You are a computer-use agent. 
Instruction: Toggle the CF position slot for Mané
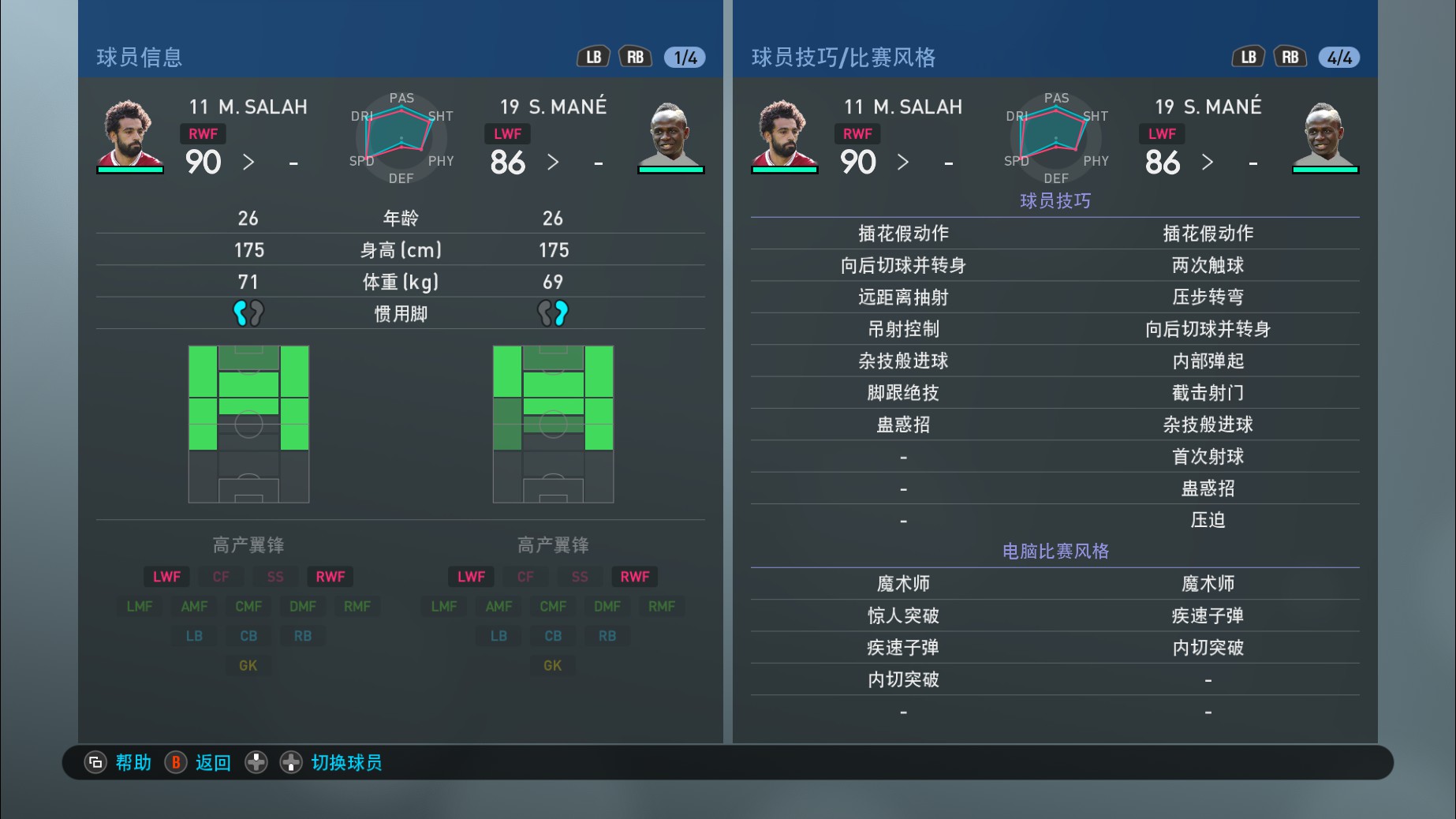click(525, 576)
